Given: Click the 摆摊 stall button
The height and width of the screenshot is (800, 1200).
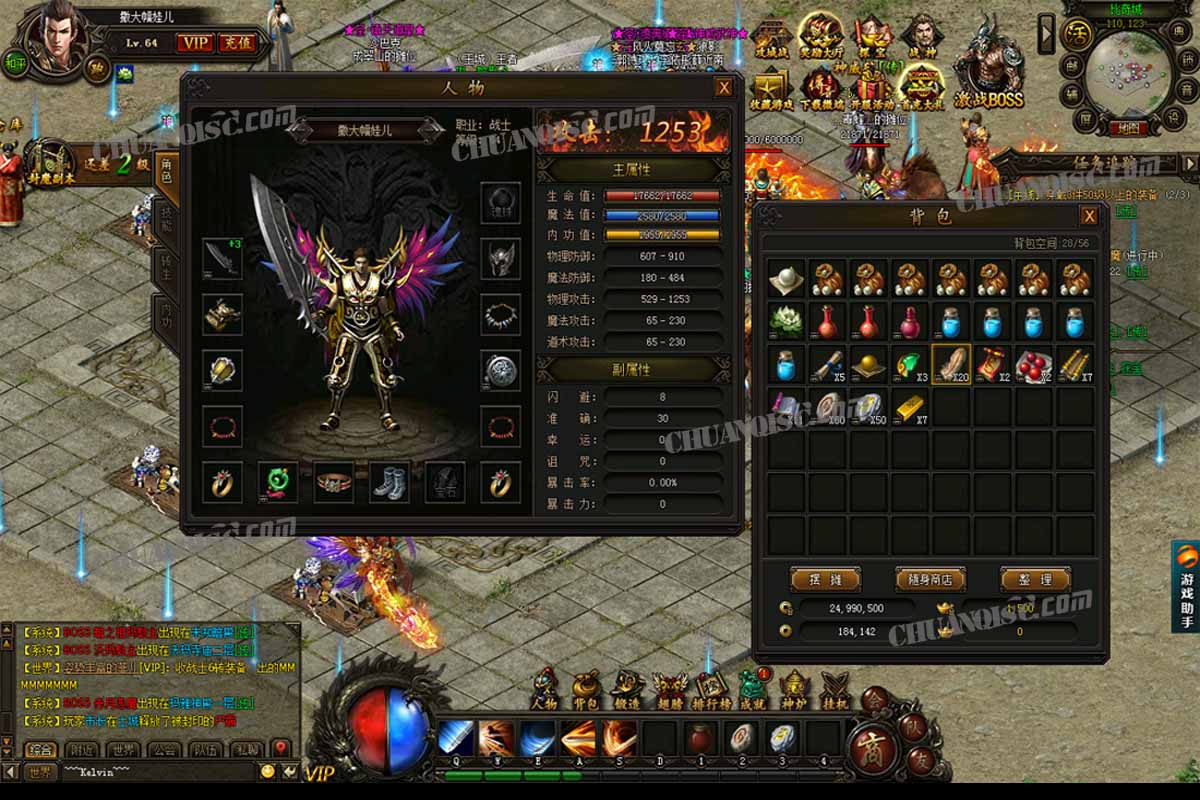Looking at the screenshot, I should tap(825, 579).
